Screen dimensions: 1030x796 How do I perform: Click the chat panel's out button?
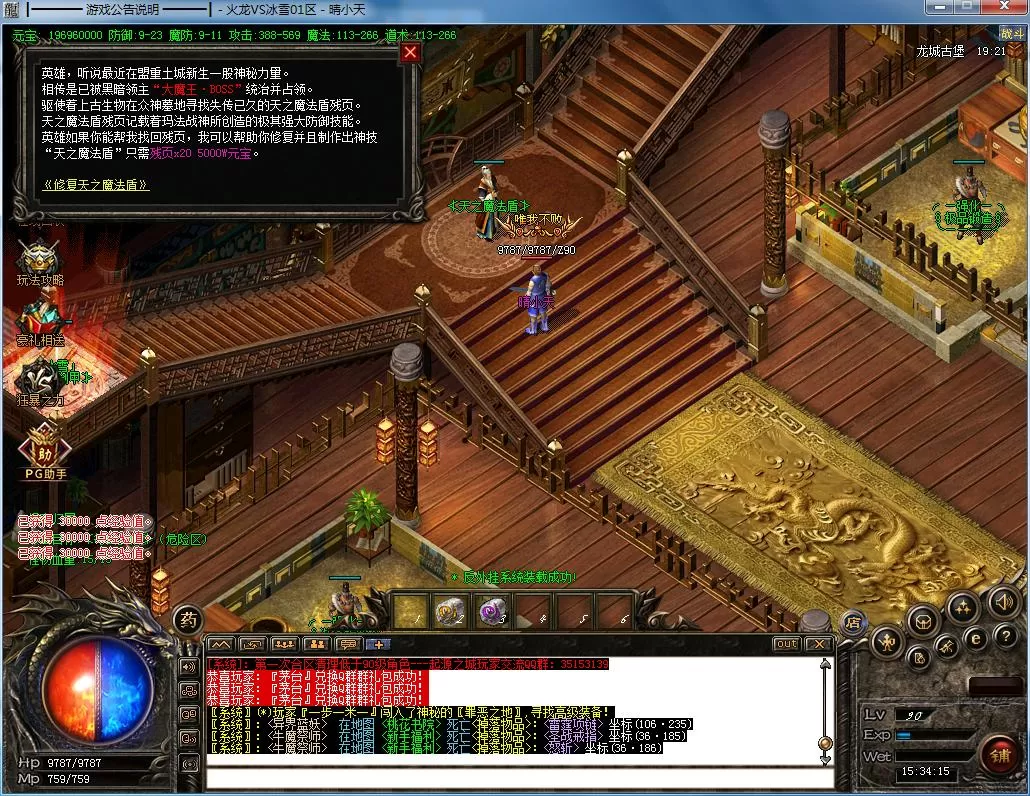click(786, 644)
